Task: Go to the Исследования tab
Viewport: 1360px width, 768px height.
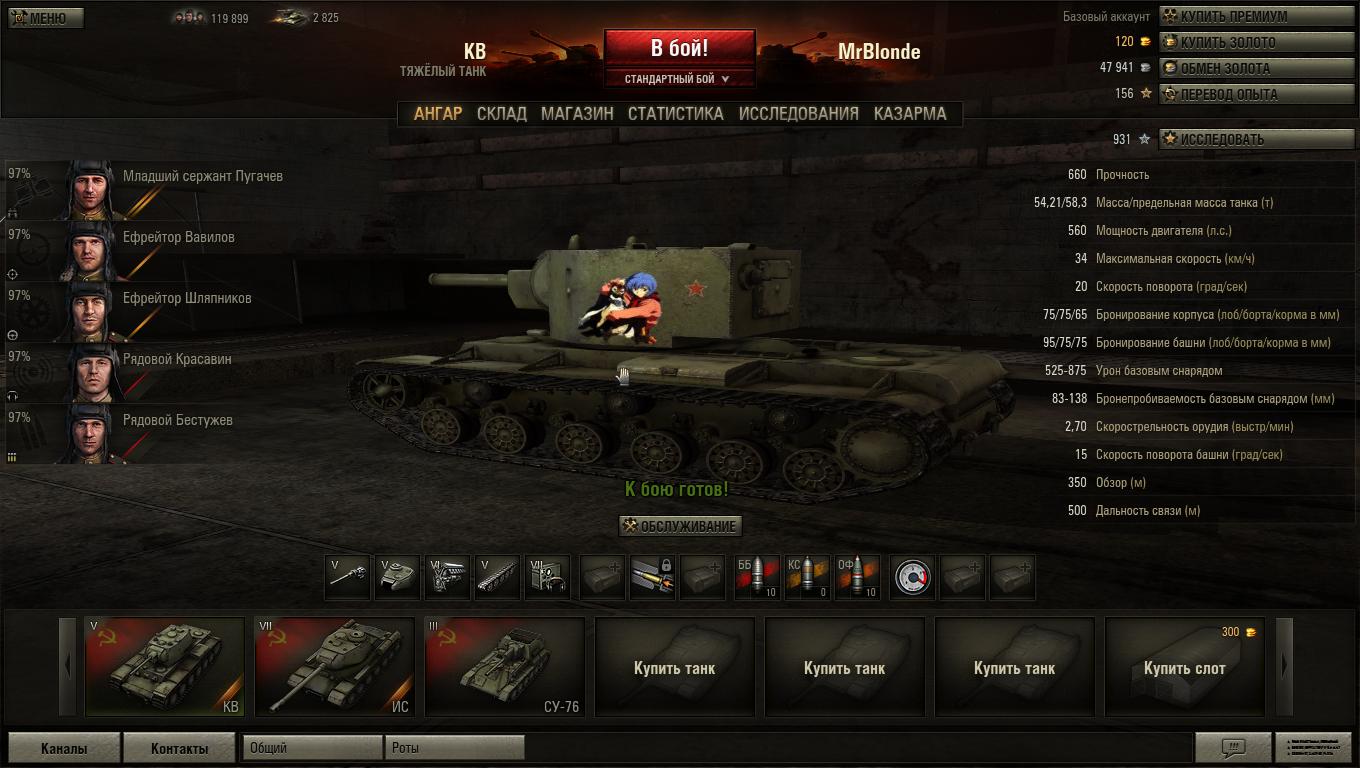Action: [x=798, y=114]
